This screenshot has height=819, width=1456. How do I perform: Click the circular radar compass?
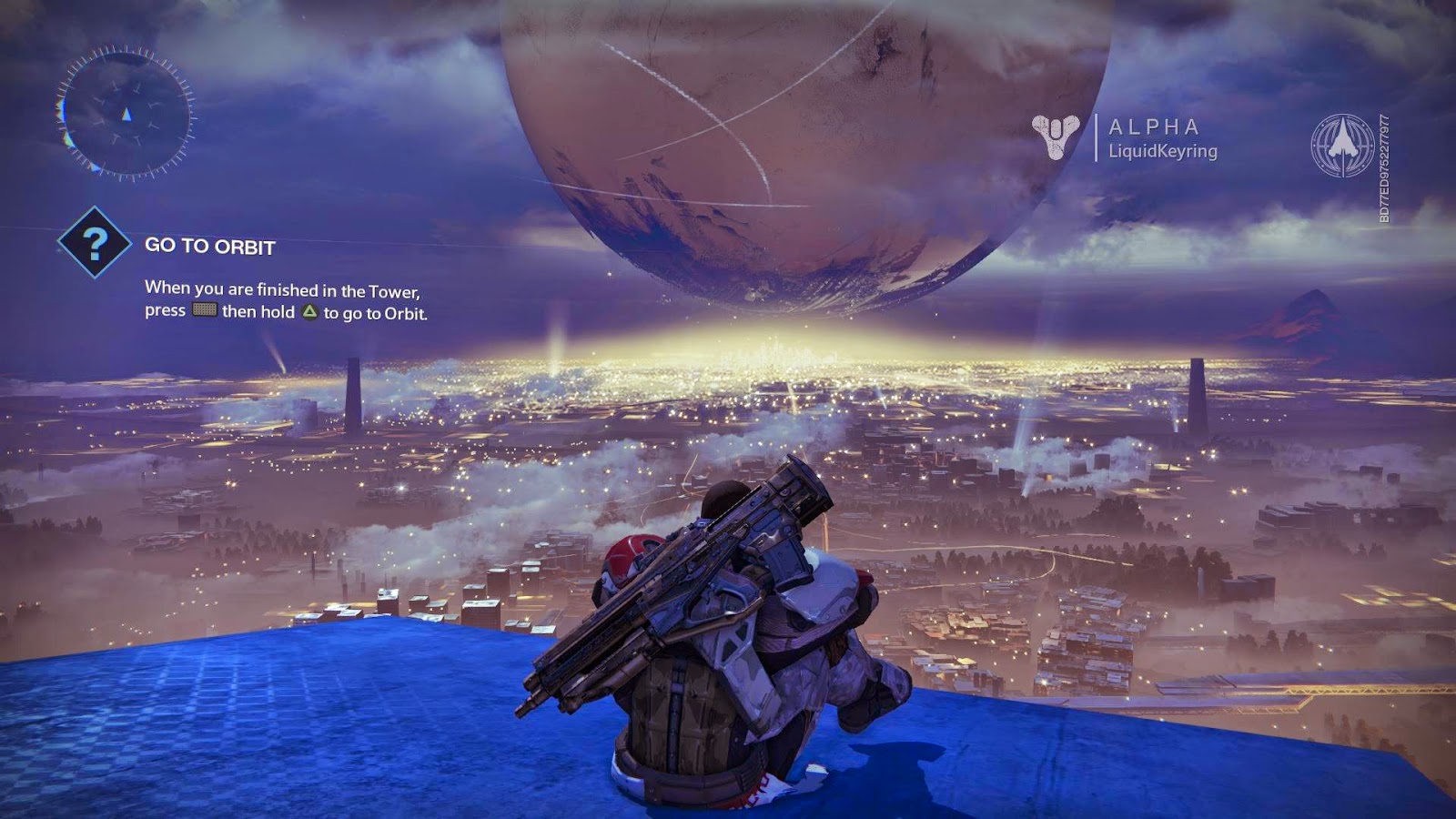[126, 115]
